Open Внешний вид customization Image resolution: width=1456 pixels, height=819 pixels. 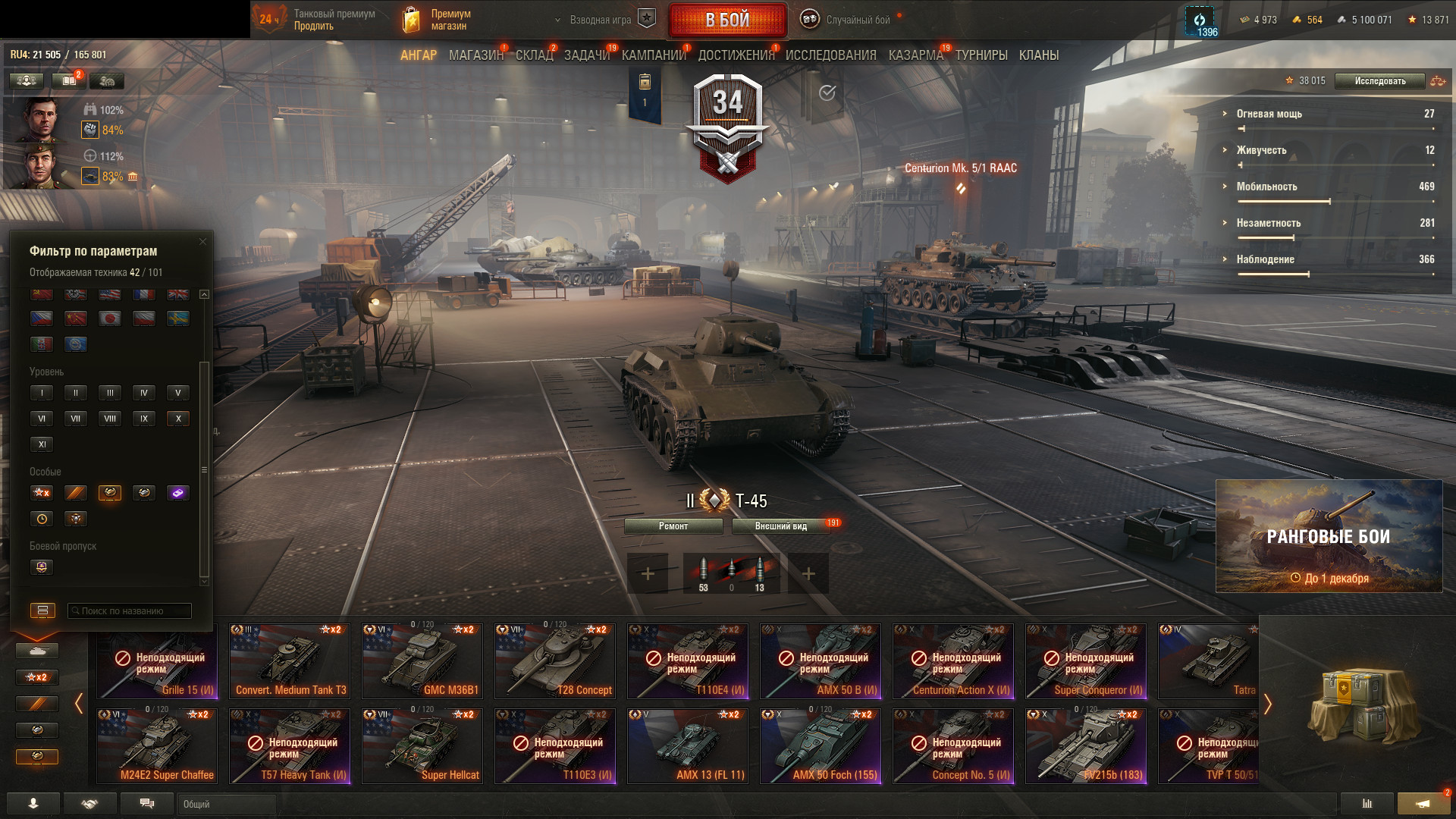(x=781, y=526)
